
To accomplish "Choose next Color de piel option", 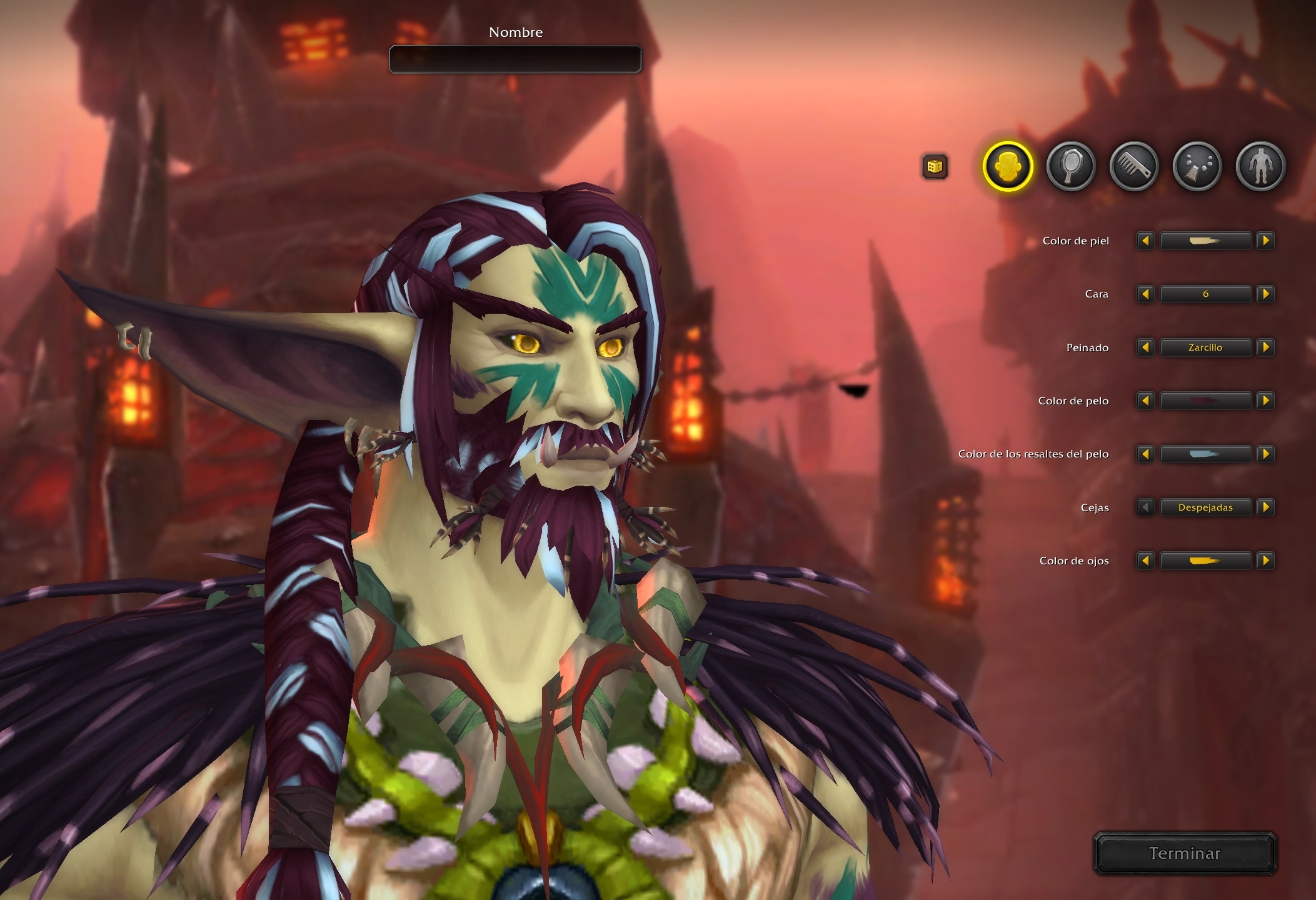I will click(1265, 241).
